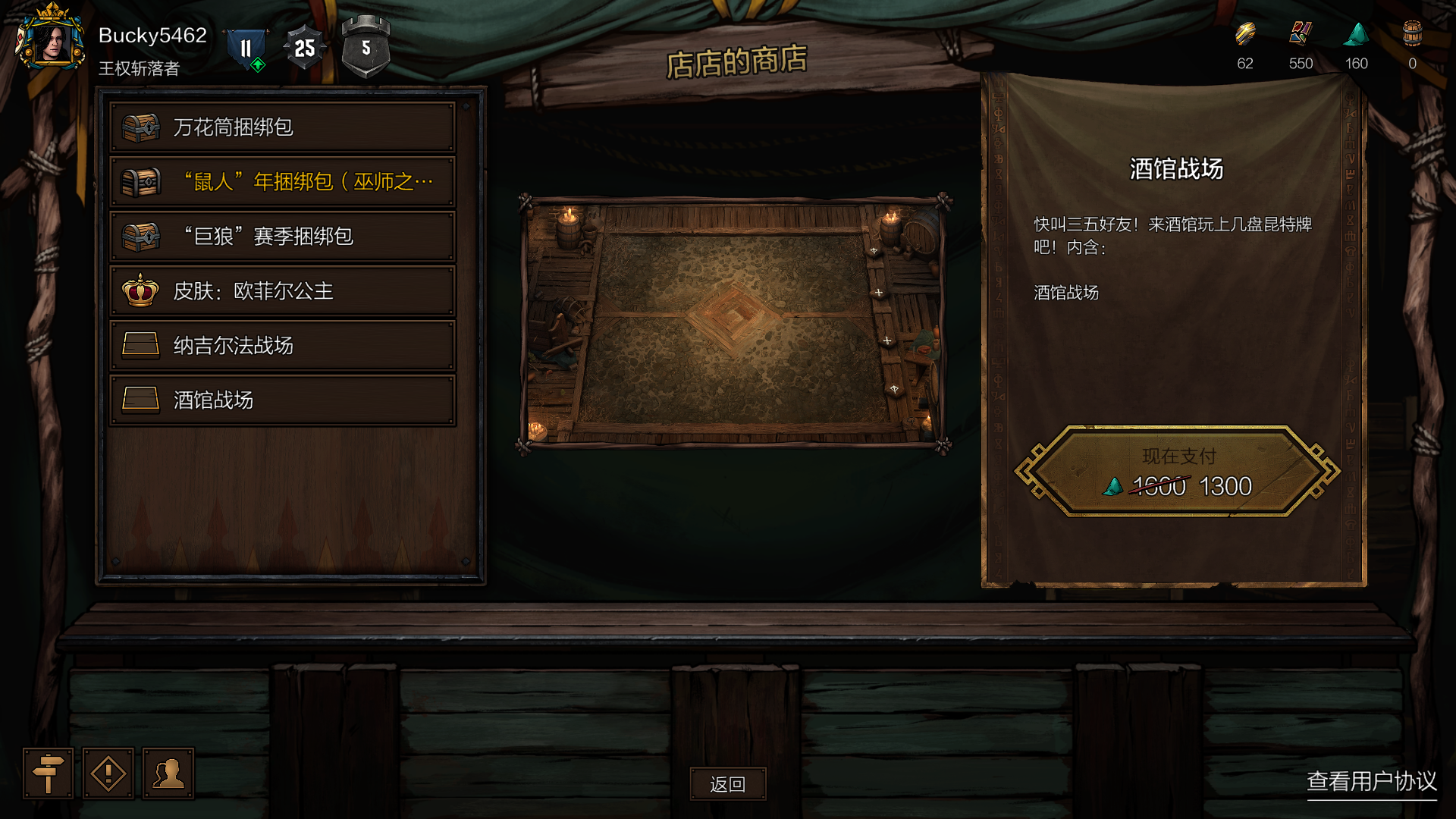This screenshot has height=819, width=1456.
Task: Click the card kegs barrel icon
Action: tap(1412, 35)
